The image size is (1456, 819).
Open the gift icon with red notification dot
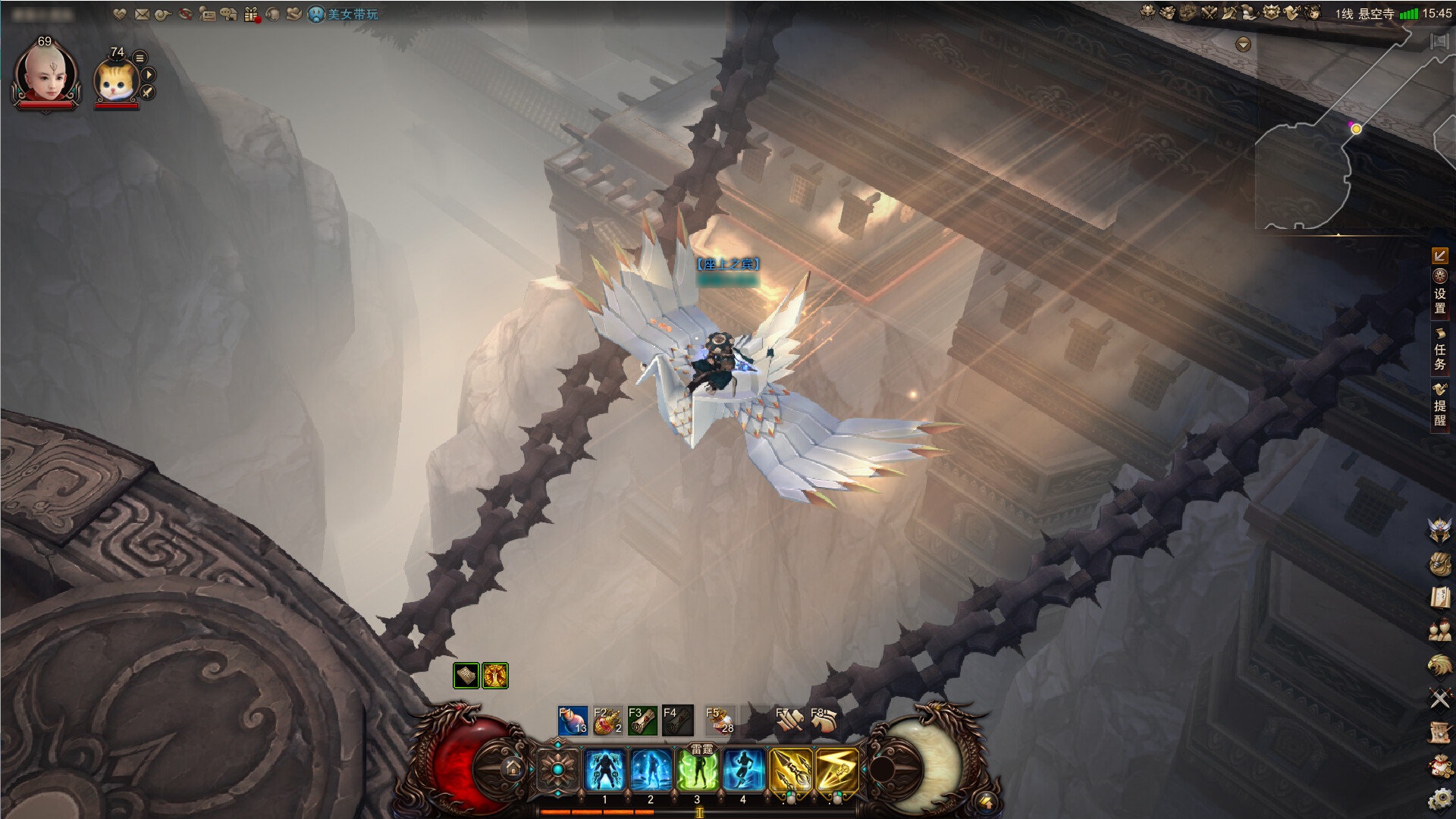pyautogui.click(x=250, y=12)
